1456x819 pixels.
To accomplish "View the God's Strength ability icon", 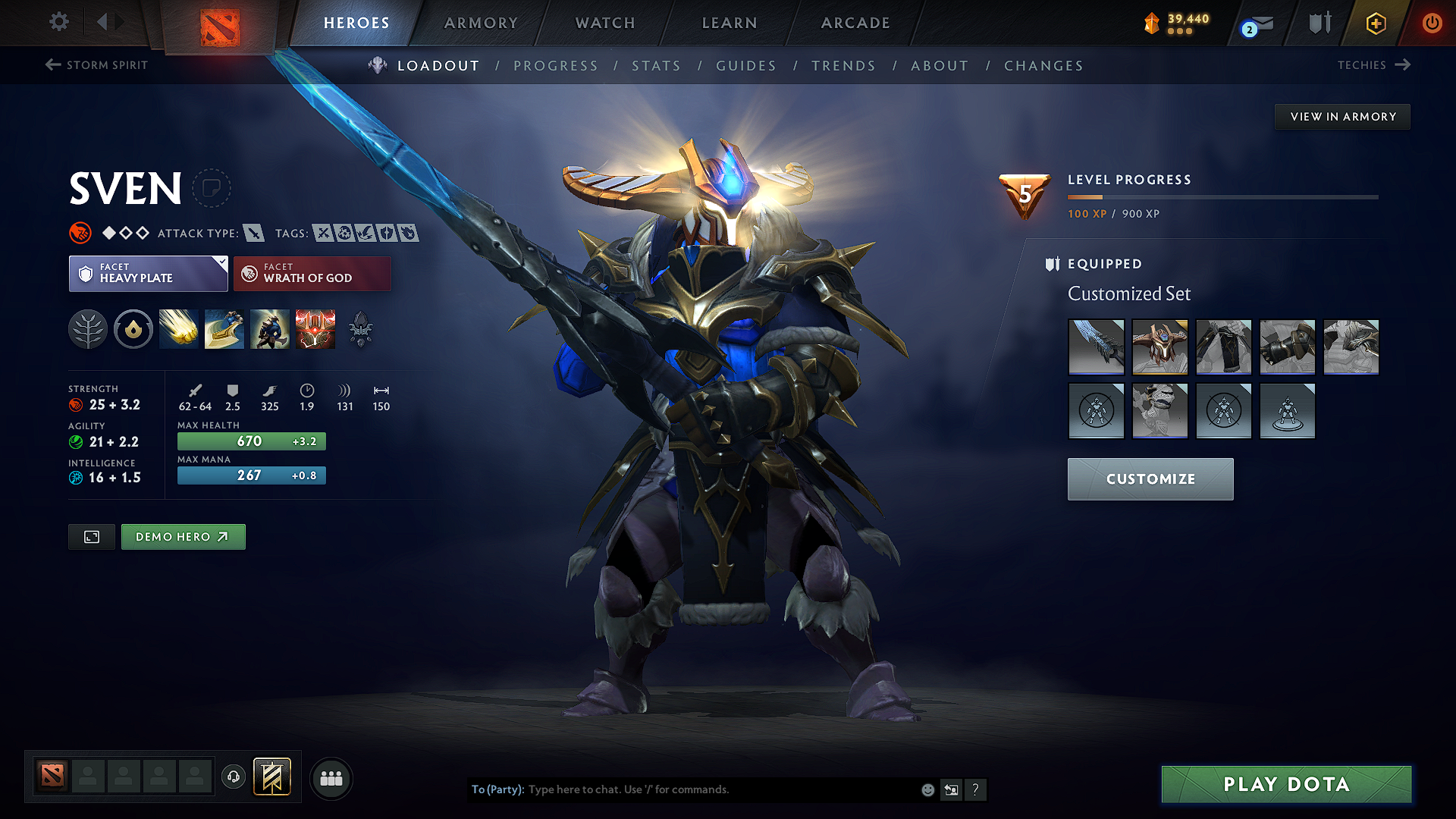I will [x=315, y=328].
